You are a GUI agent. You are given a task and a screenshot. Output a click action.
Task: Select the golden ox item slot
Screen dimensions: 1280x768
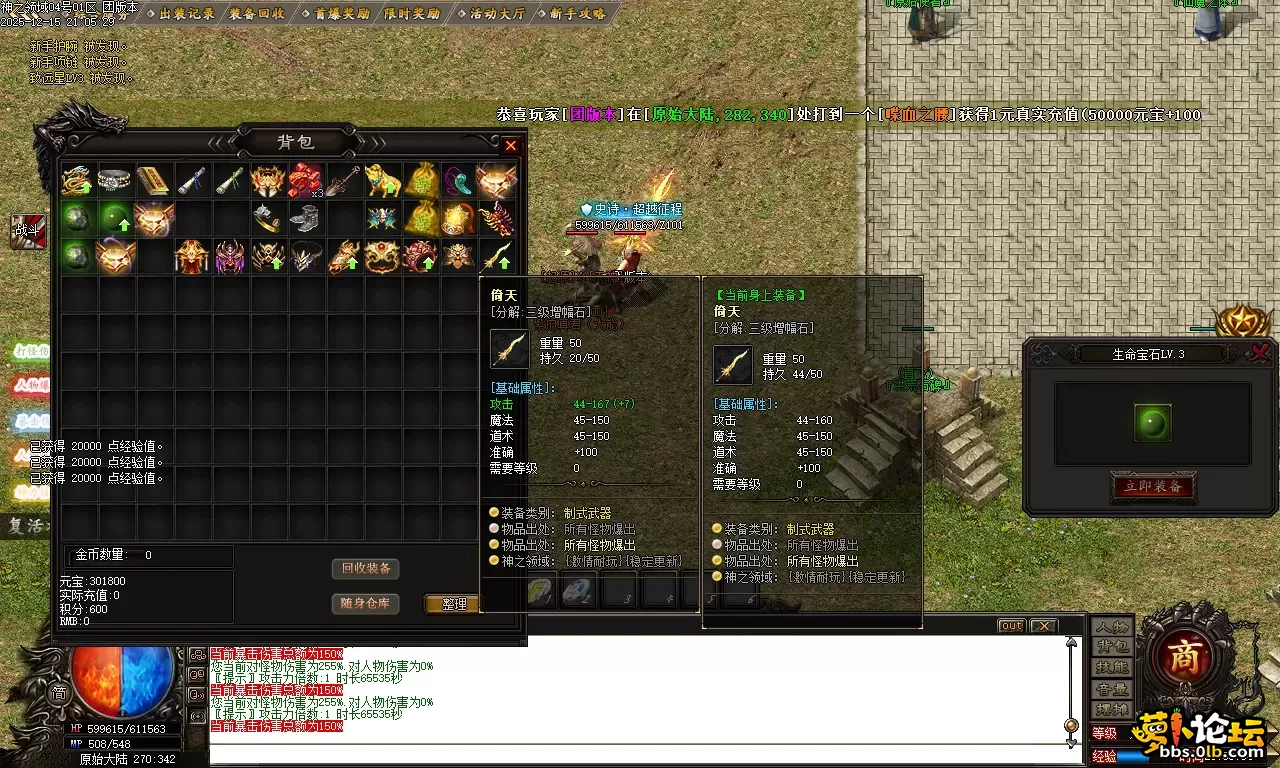click(x=381, y=181)
